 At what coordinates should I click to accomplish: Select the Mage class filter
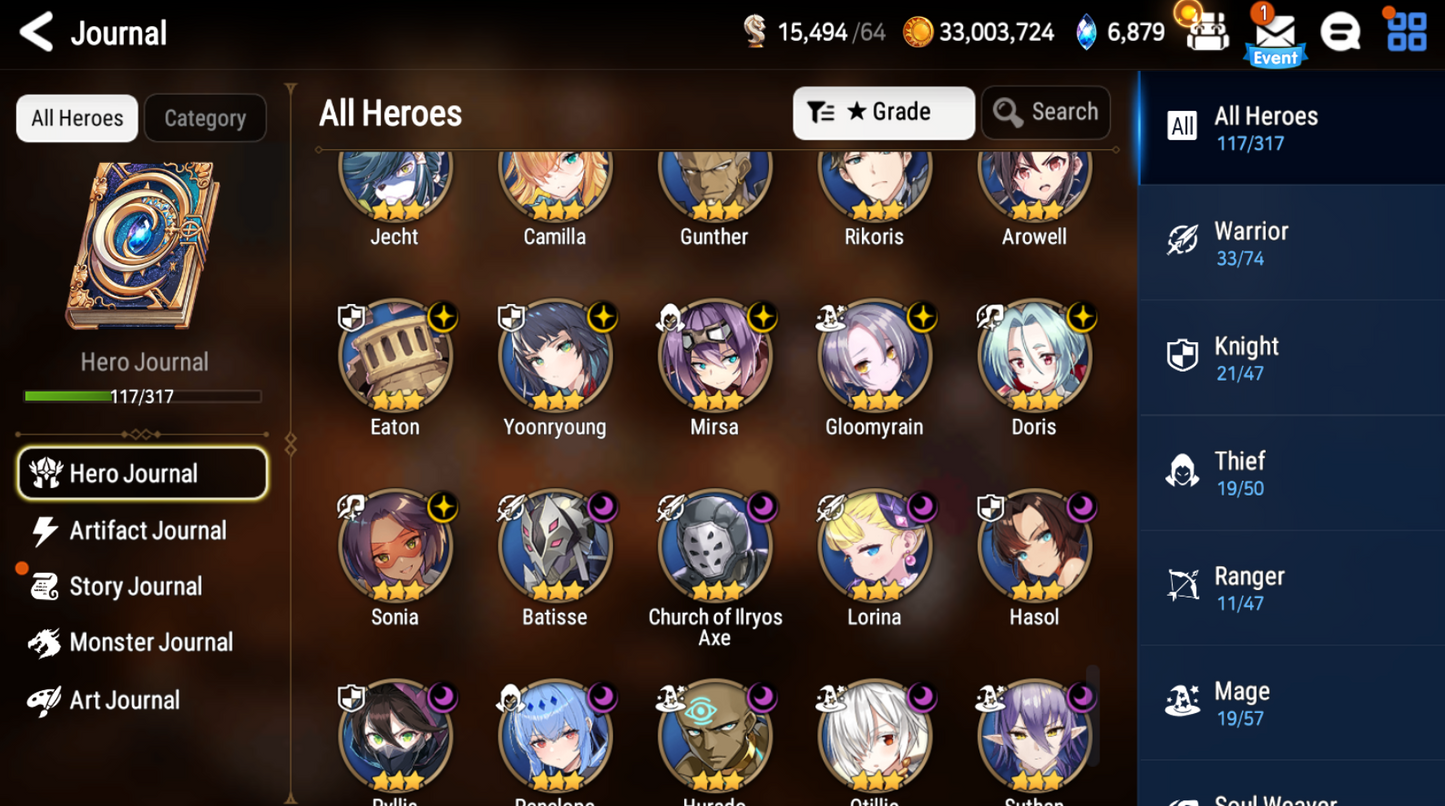(1290, 702)
